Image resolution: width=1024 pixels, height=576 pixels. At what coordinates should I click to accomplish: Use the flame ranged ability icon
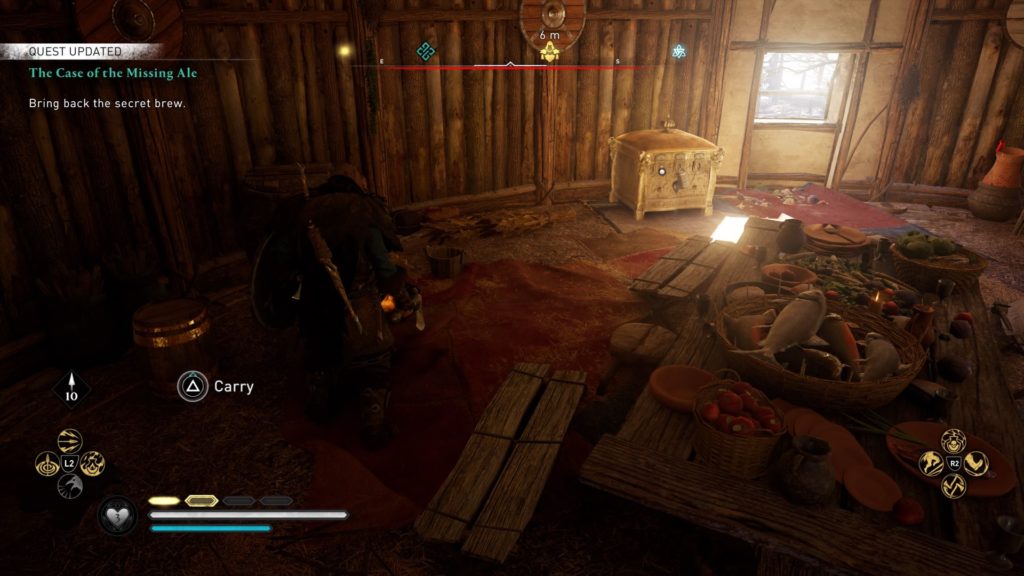[93, 464]
